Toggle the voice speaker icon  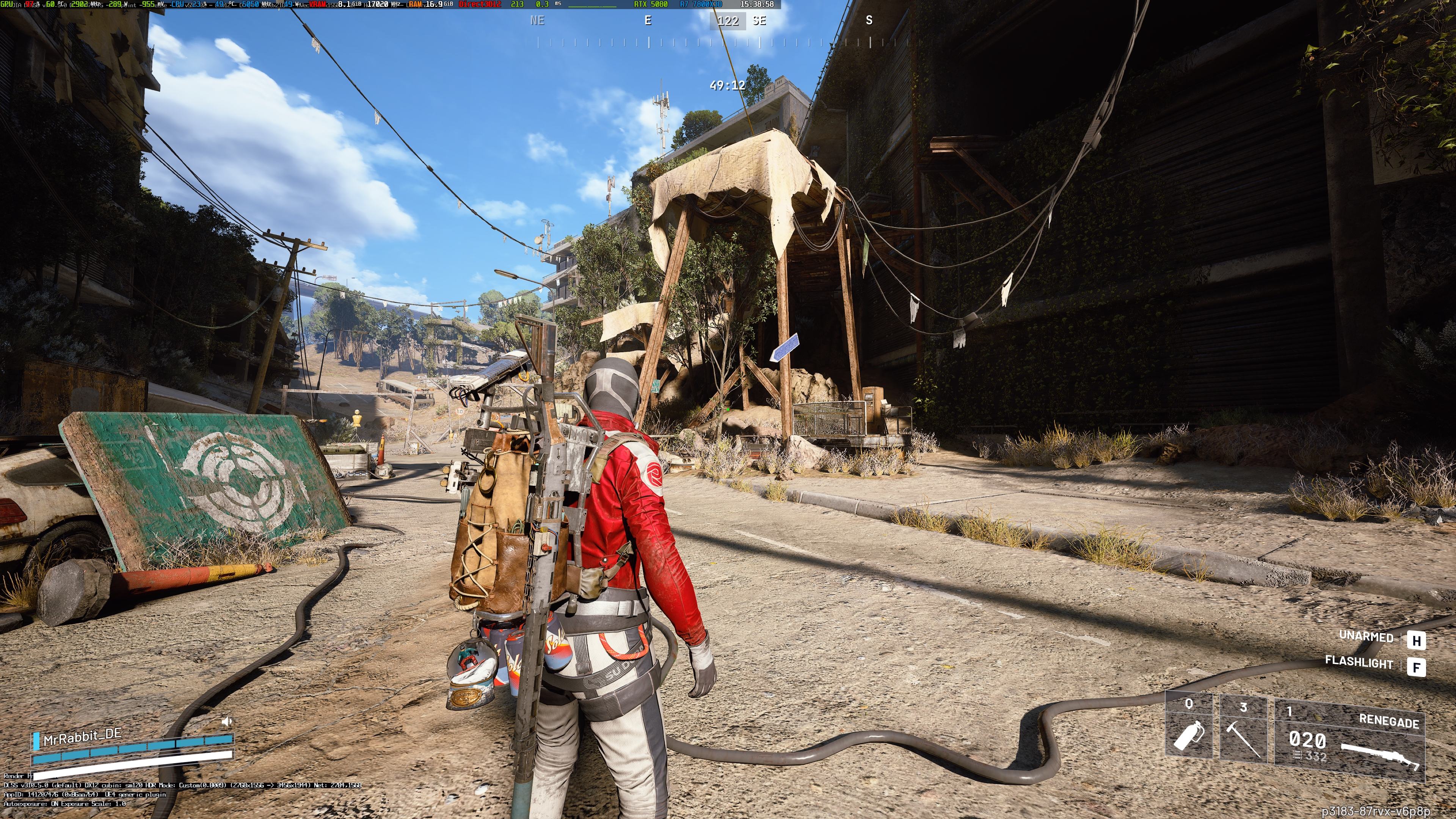coord(227,721)
